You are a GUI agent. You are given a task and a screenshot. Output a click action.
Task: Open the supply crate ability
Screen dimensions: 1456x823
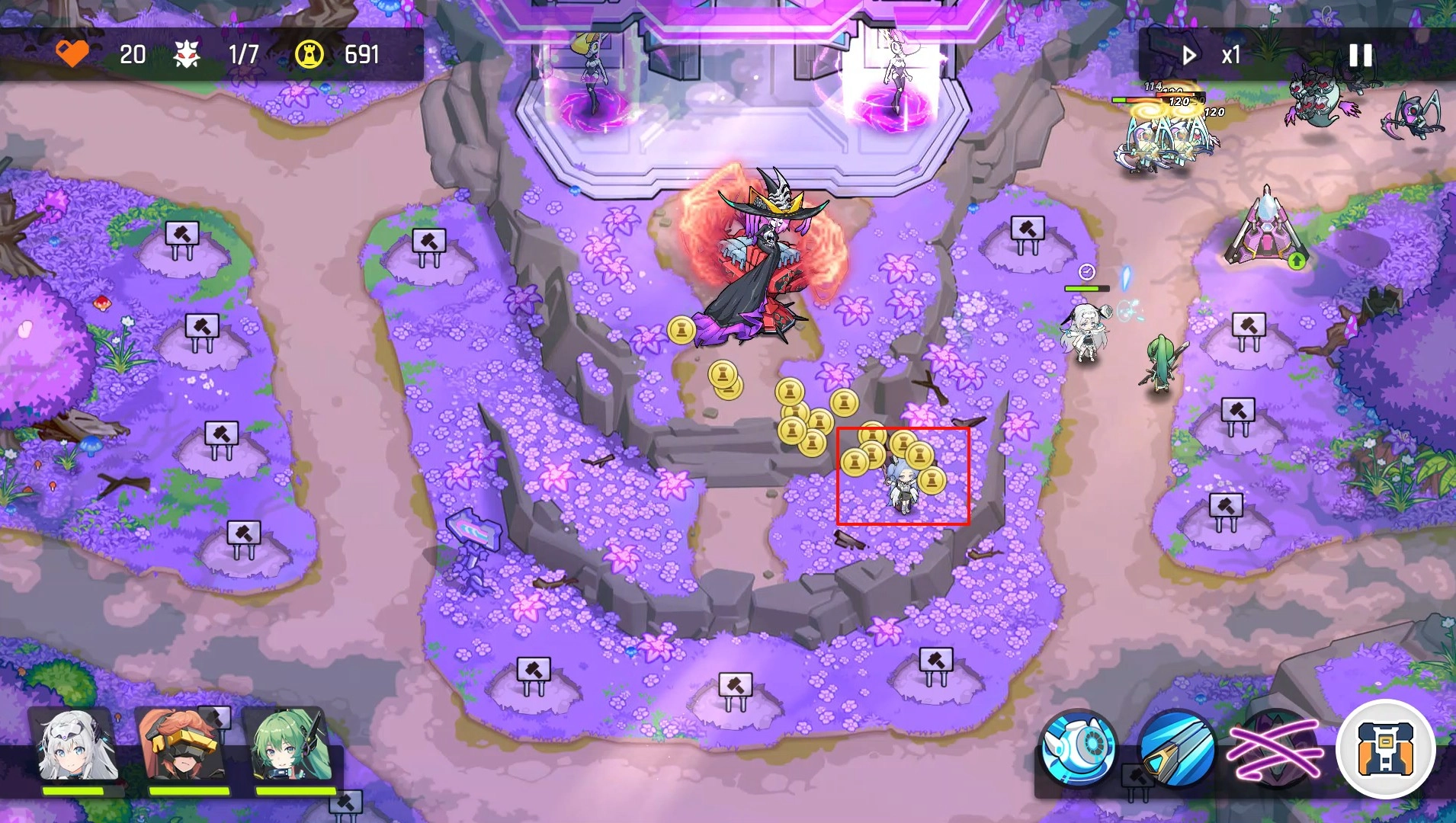click(x=1390, y=749)
